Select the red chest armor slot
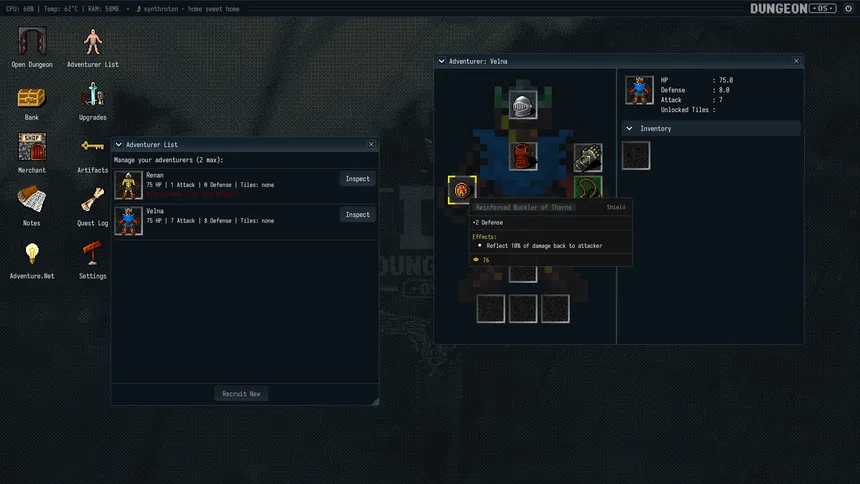 523,157
